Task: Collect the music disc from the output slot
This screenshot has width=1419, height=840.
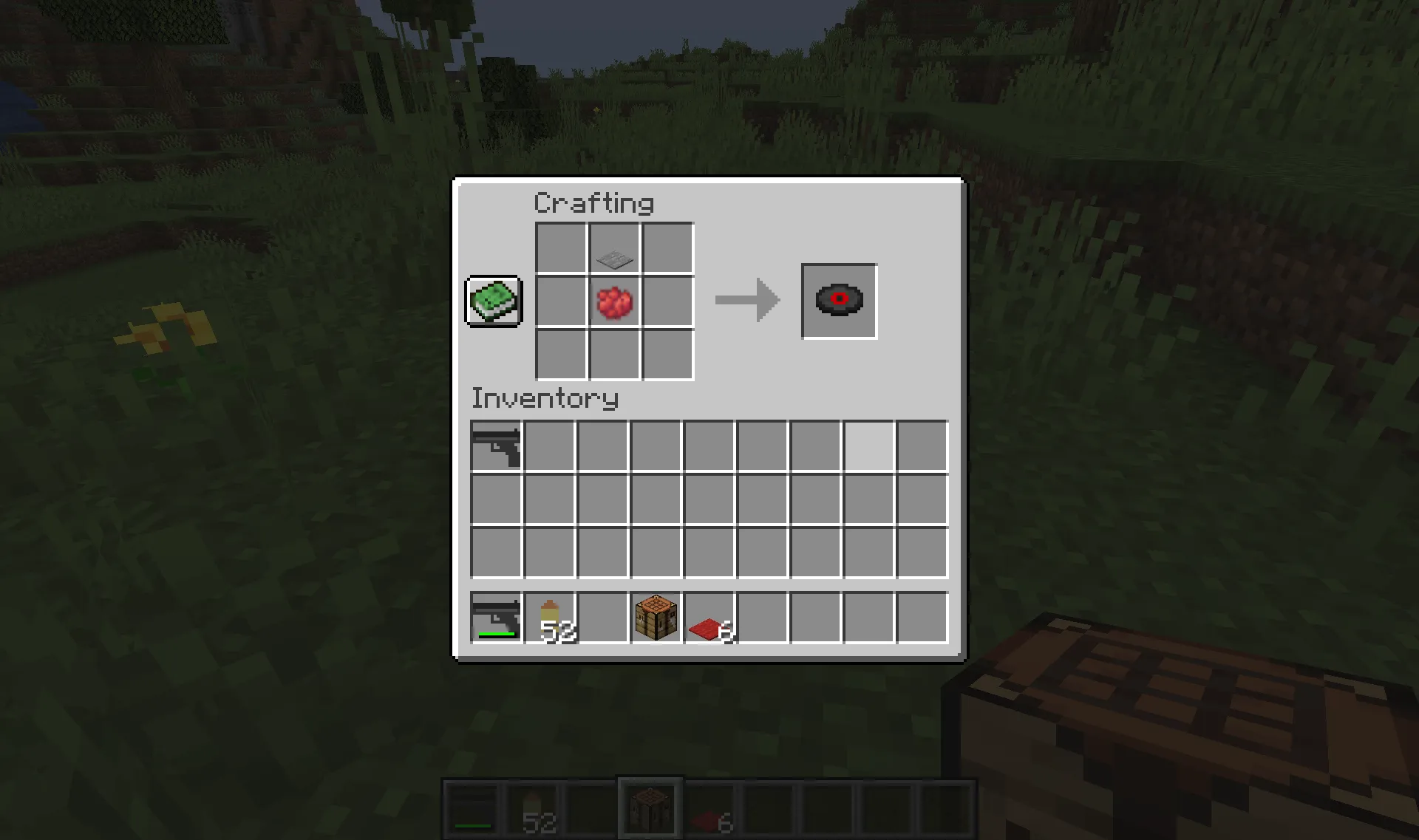Action: coord(838,301)
